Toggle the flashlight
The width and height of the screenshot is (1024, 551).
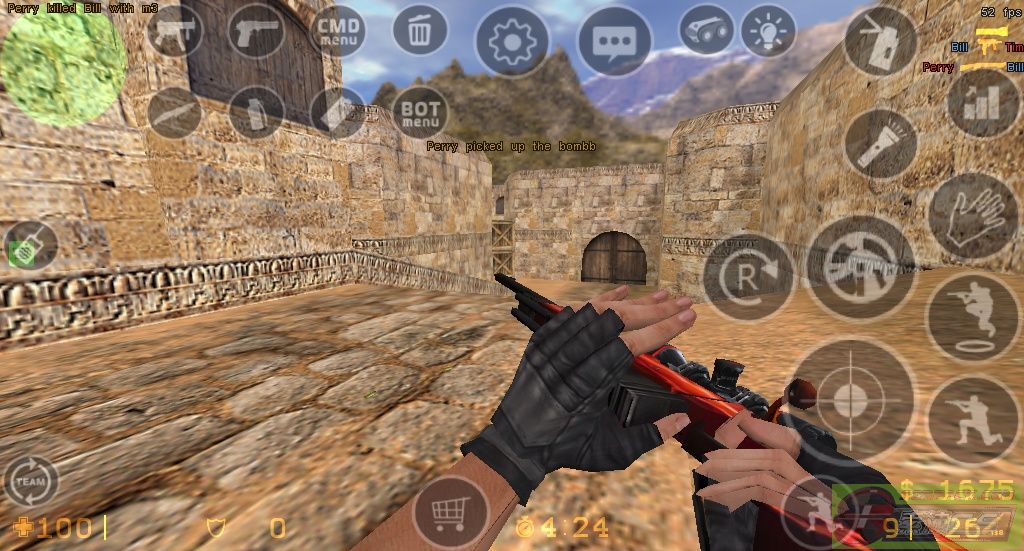point(880,143)
